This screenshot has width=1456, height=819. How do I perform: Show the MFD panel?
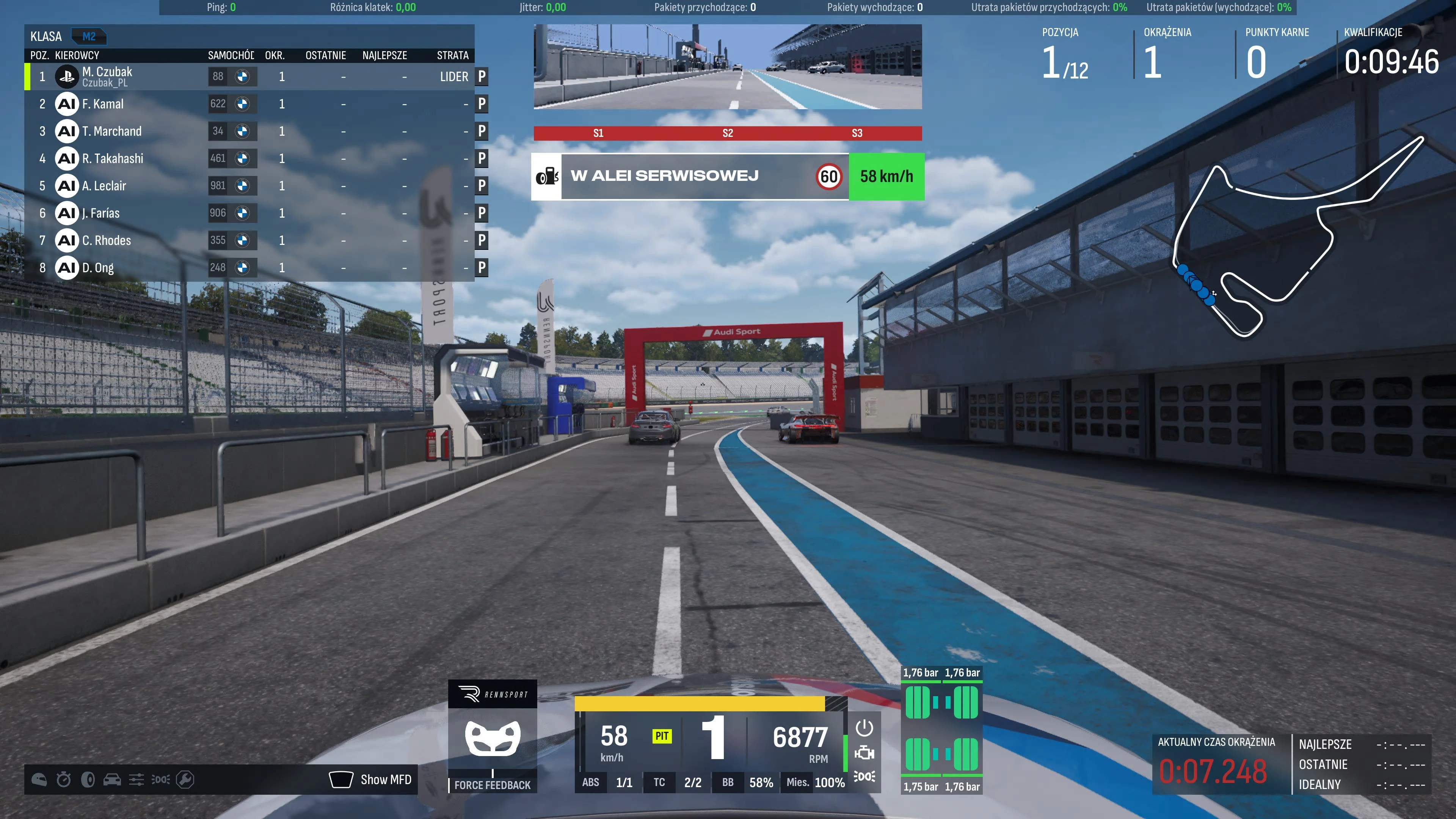[371, 780]
